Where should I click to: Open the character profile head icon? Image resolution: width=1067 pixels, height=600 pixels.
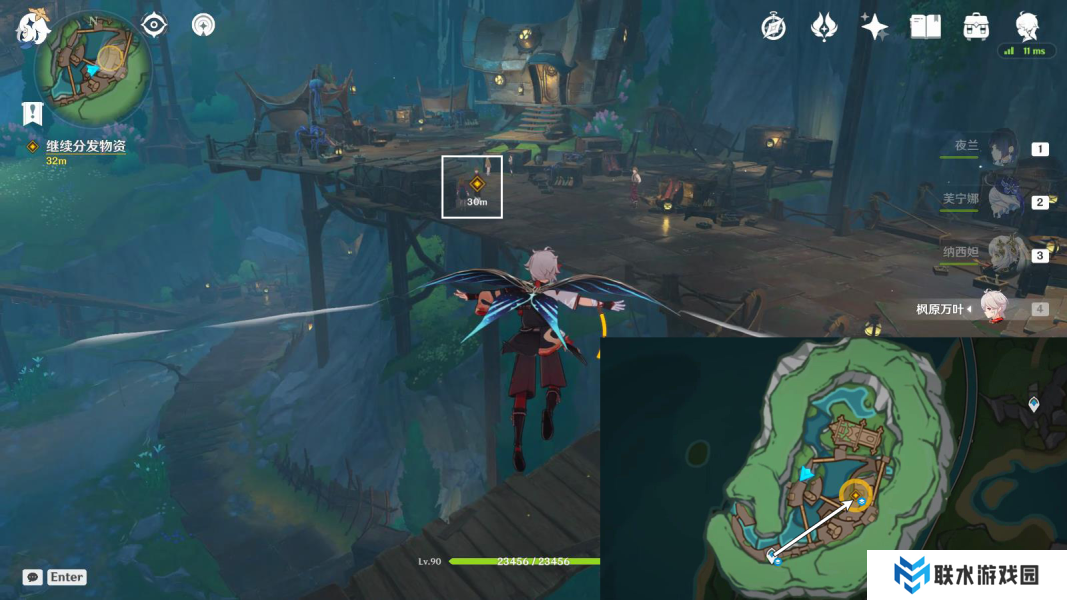1027,27
